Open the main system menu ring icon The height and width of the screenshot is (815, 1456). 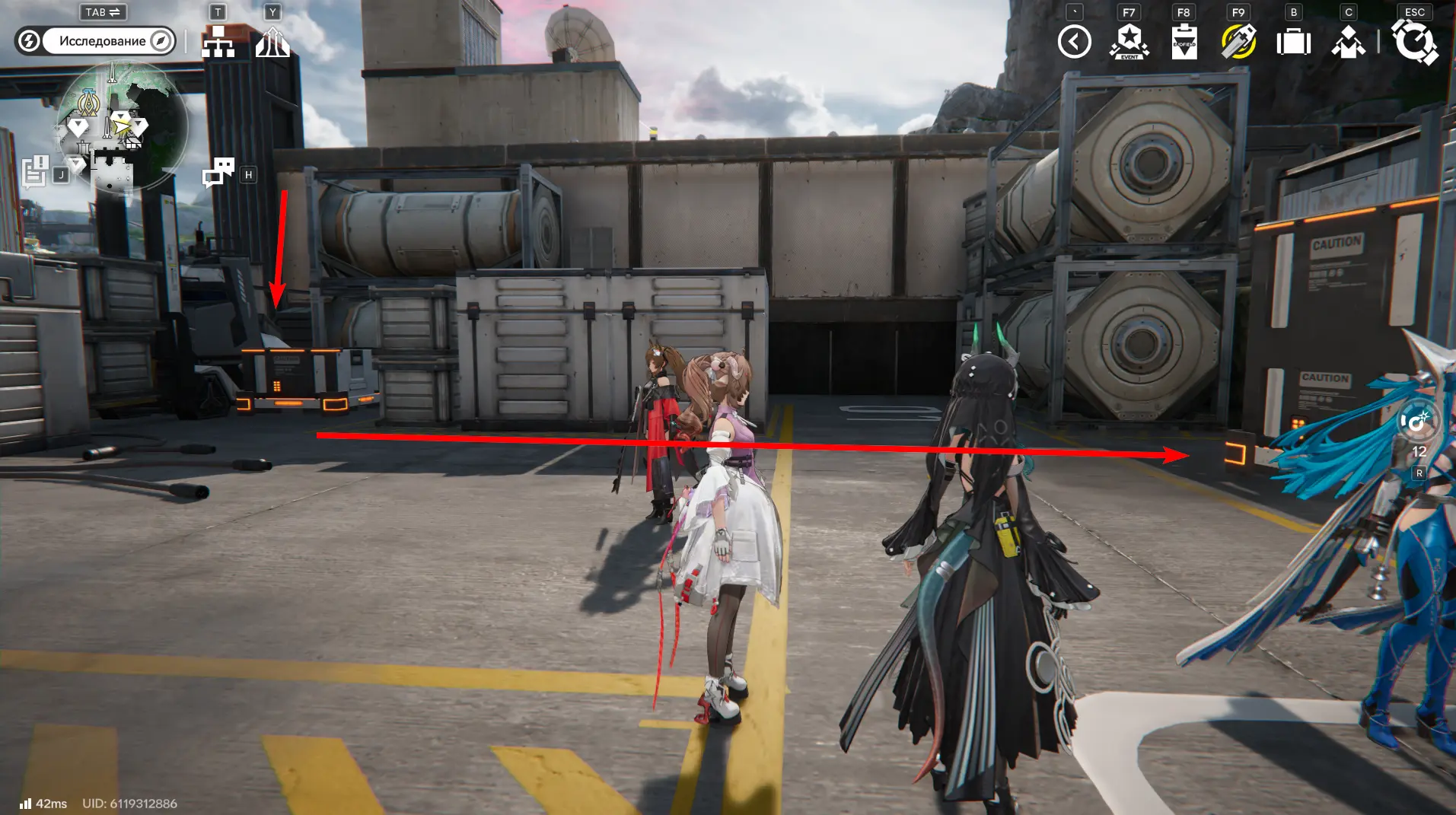coord(1414,42)
